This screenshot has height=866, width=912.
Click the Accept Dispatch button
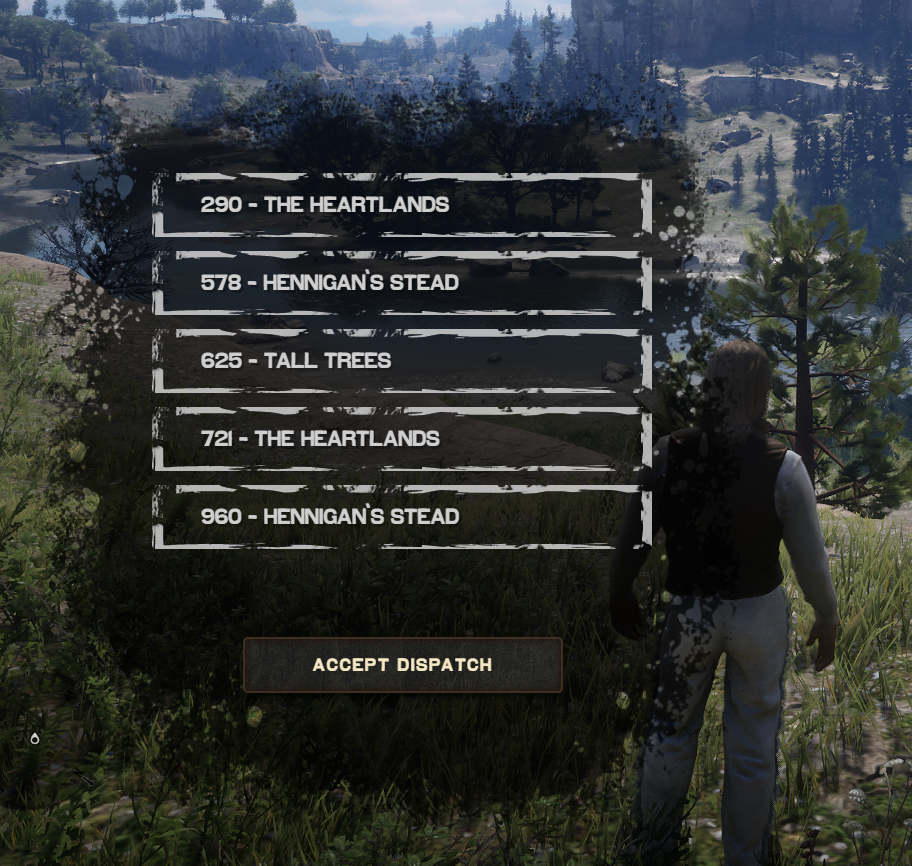click(x=402, y=665)
